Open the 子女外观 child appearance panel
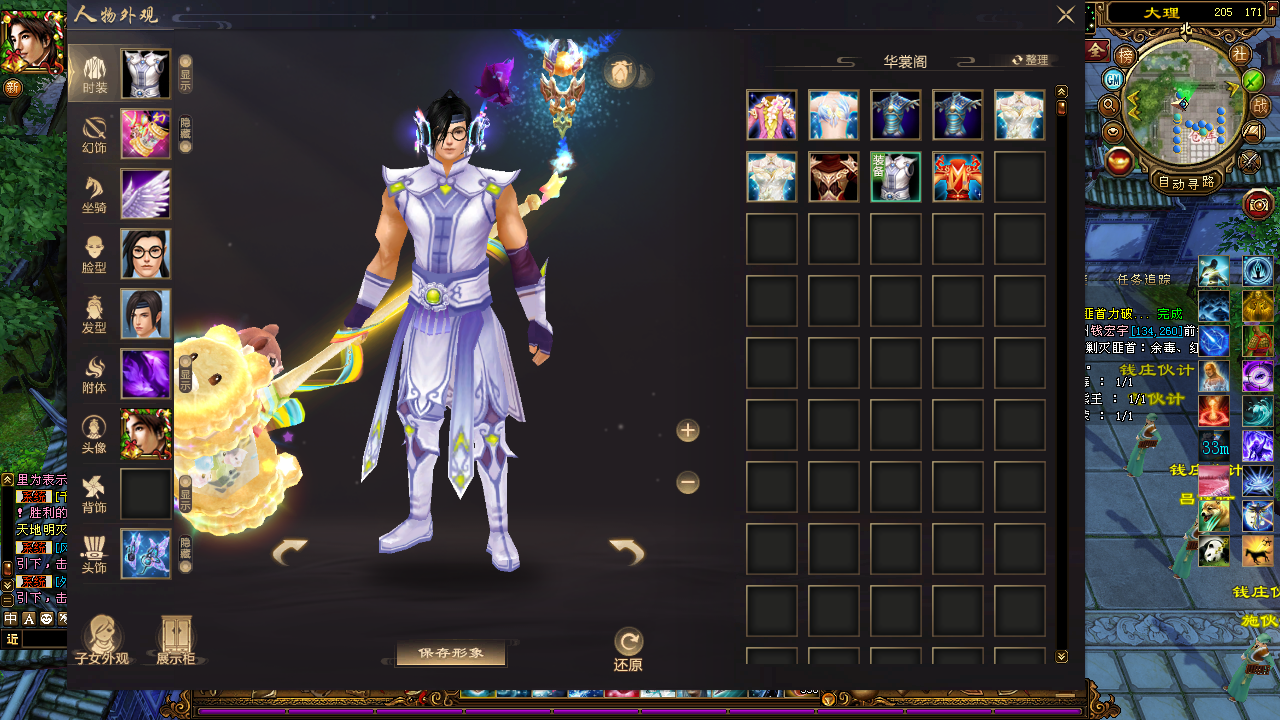 102,641
